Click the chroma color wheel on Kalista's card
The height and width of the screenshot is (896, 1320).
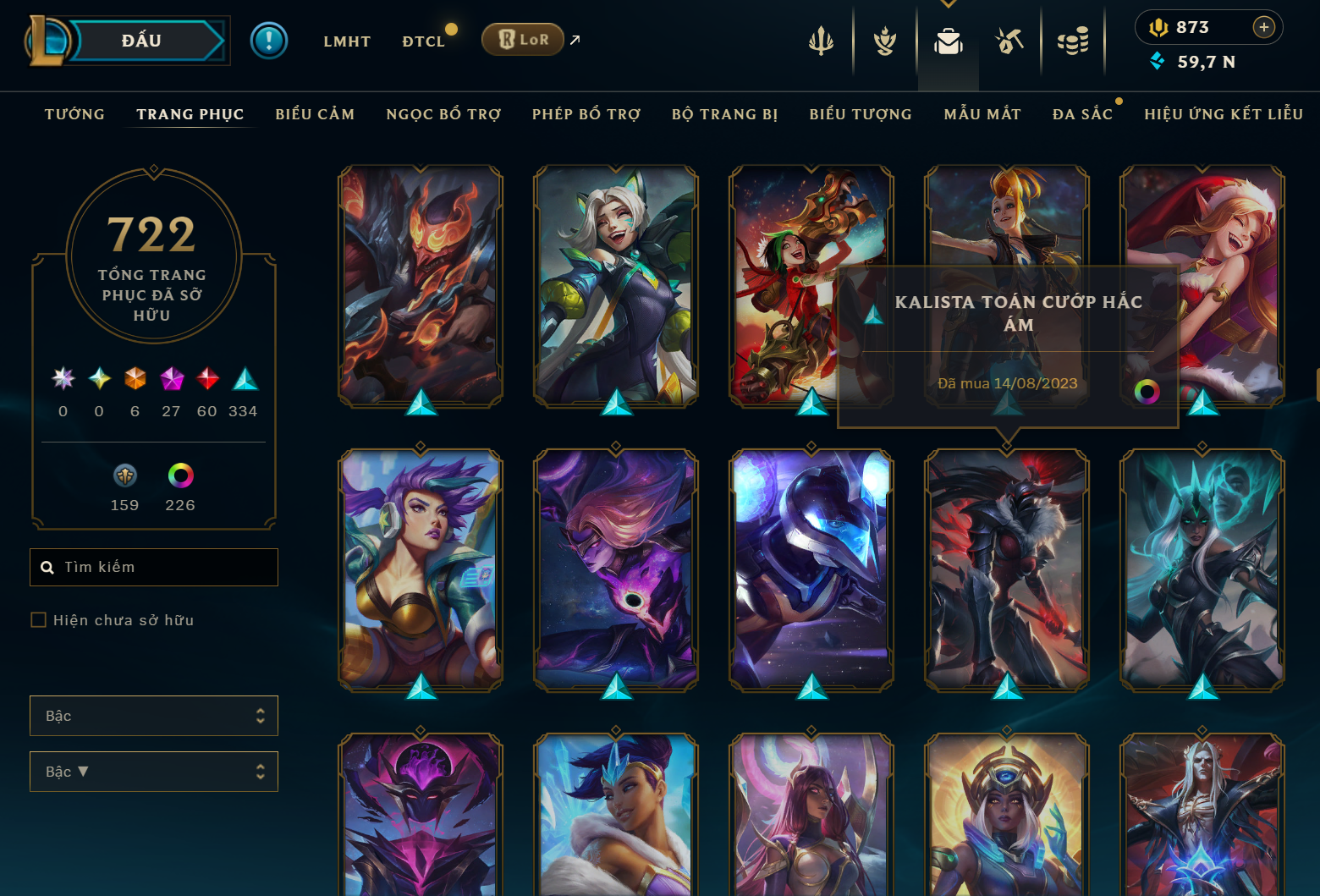click(1148, 392)
